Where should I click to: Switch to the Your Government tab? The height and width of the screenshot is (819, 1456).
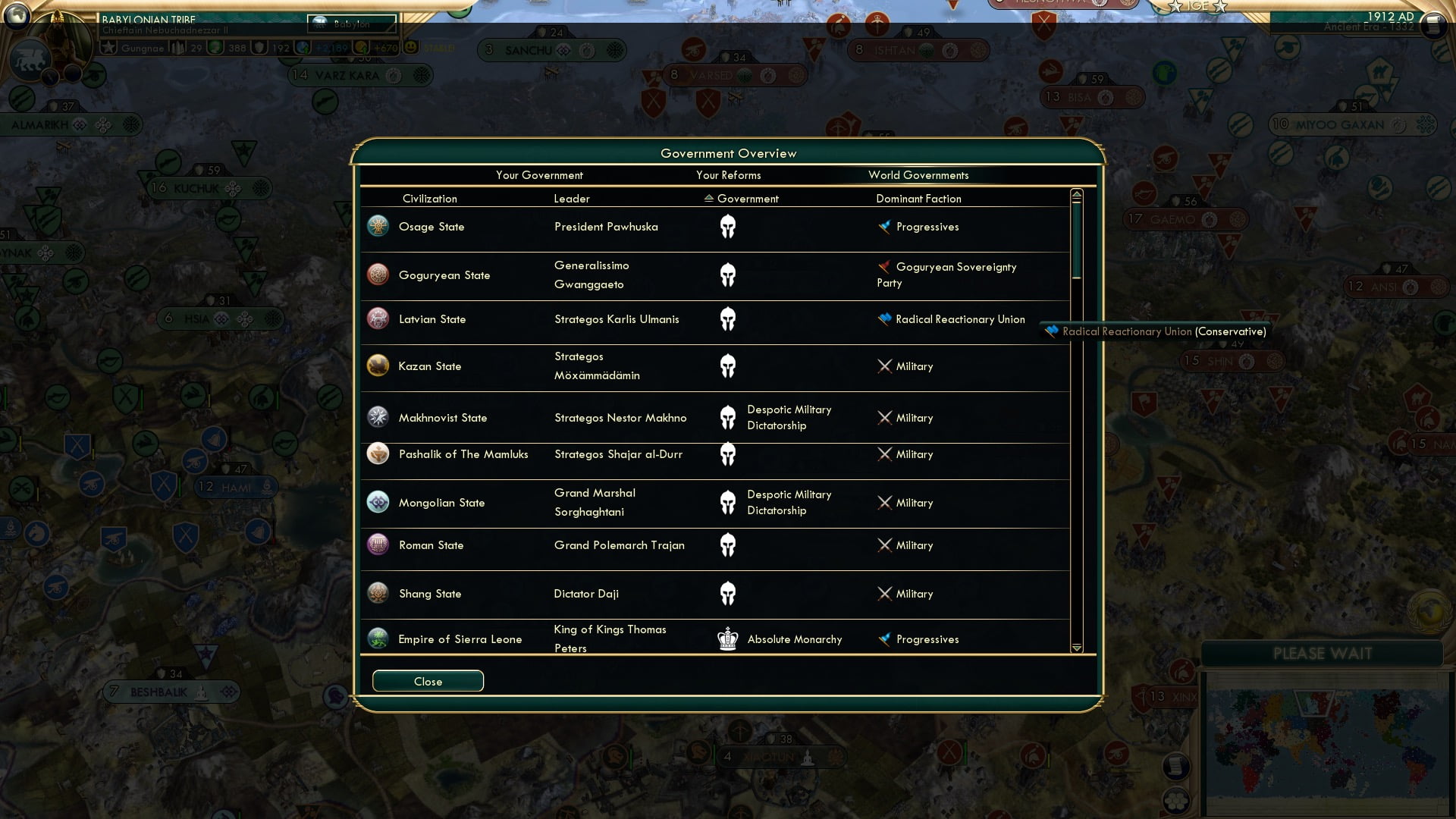[539, 175]
